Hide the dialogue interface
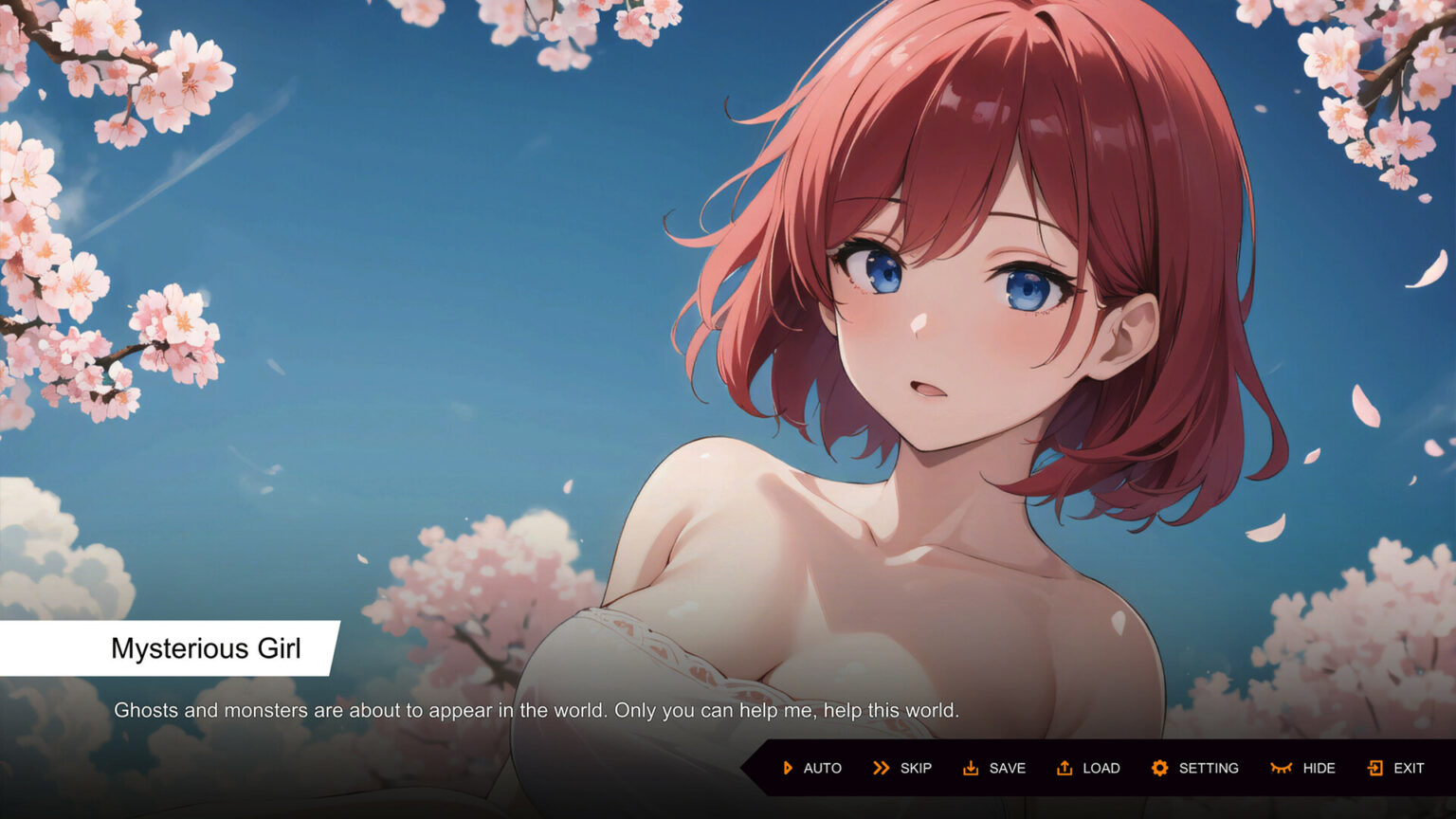Screen dimensions: 1456x819 pyautogui.click(x=1308, y=768)
